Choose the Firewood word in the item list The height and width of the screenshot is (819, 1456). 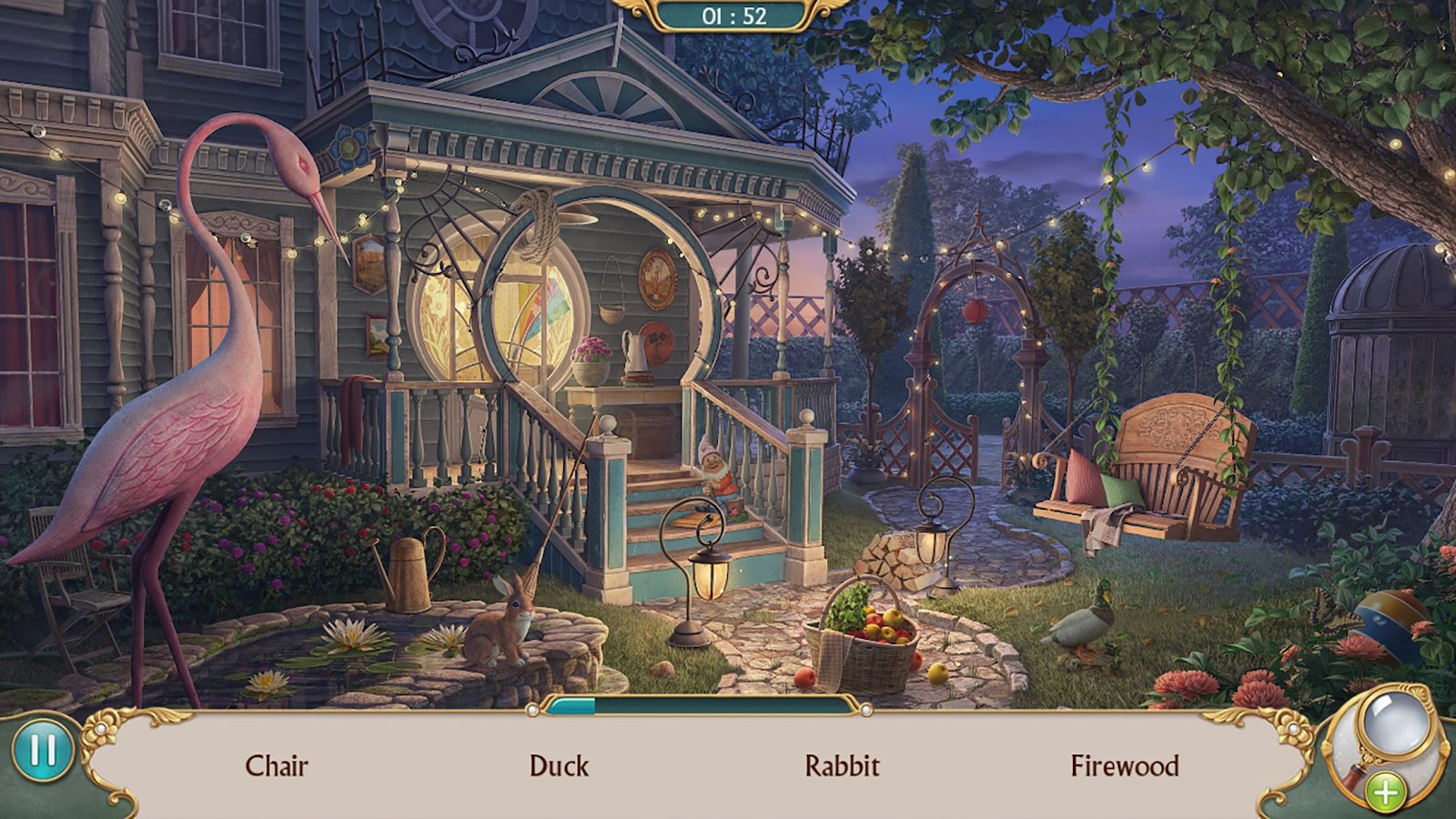1124,766
